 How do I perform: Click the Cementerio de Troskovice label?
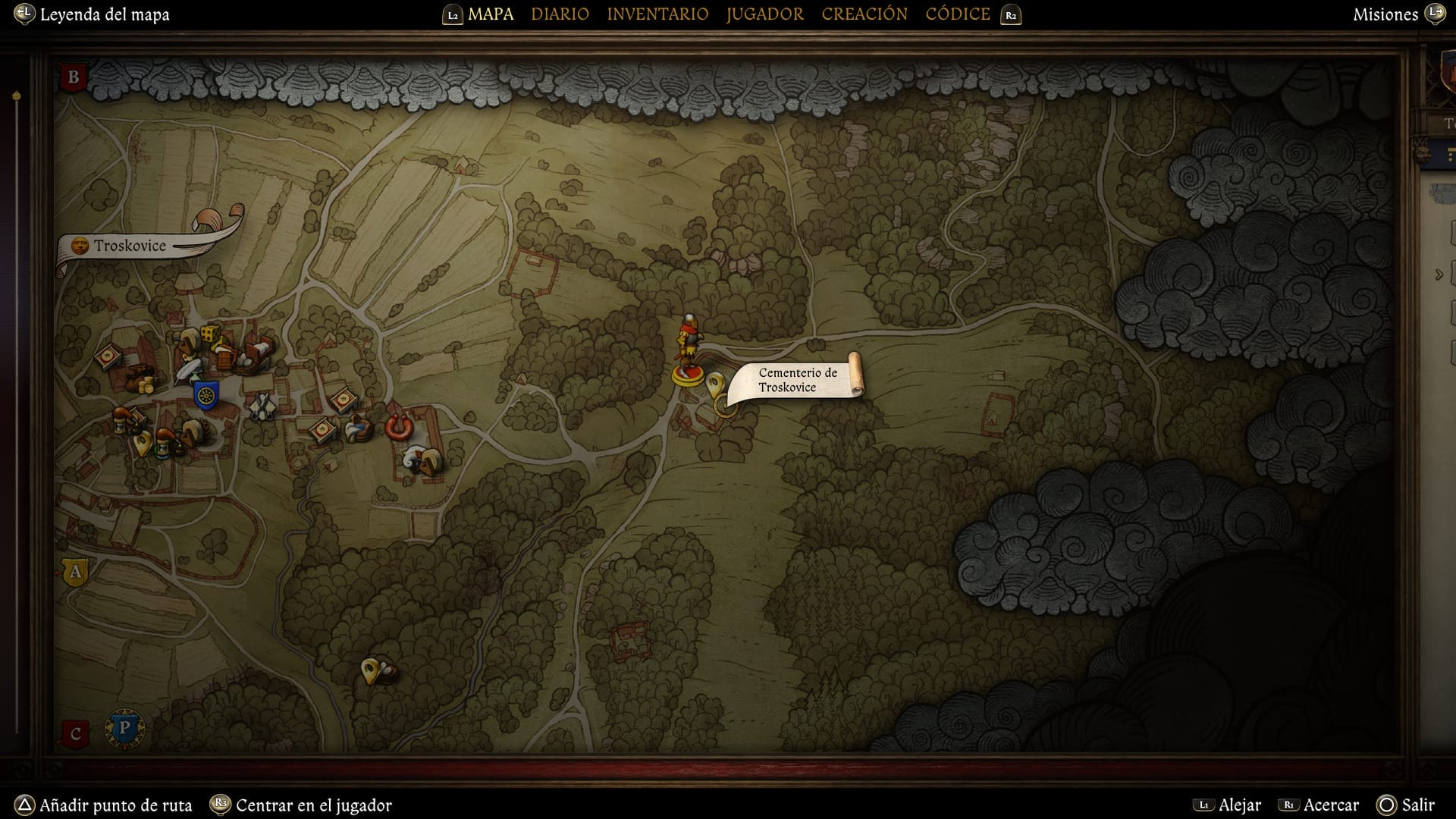click(798, 380)
